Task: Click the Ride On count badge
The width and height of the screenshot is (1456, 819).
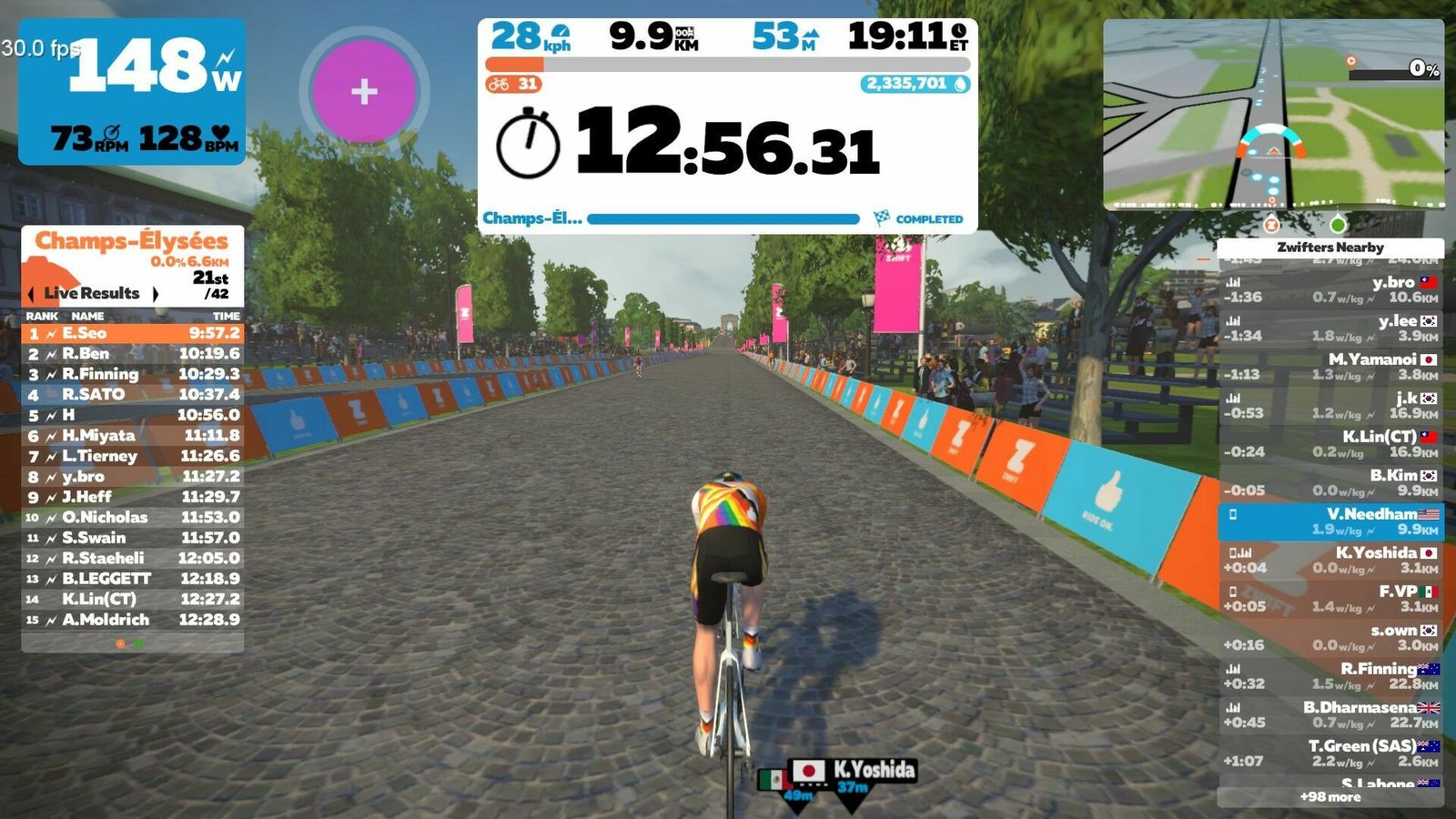Action: (x=514, y=84)
